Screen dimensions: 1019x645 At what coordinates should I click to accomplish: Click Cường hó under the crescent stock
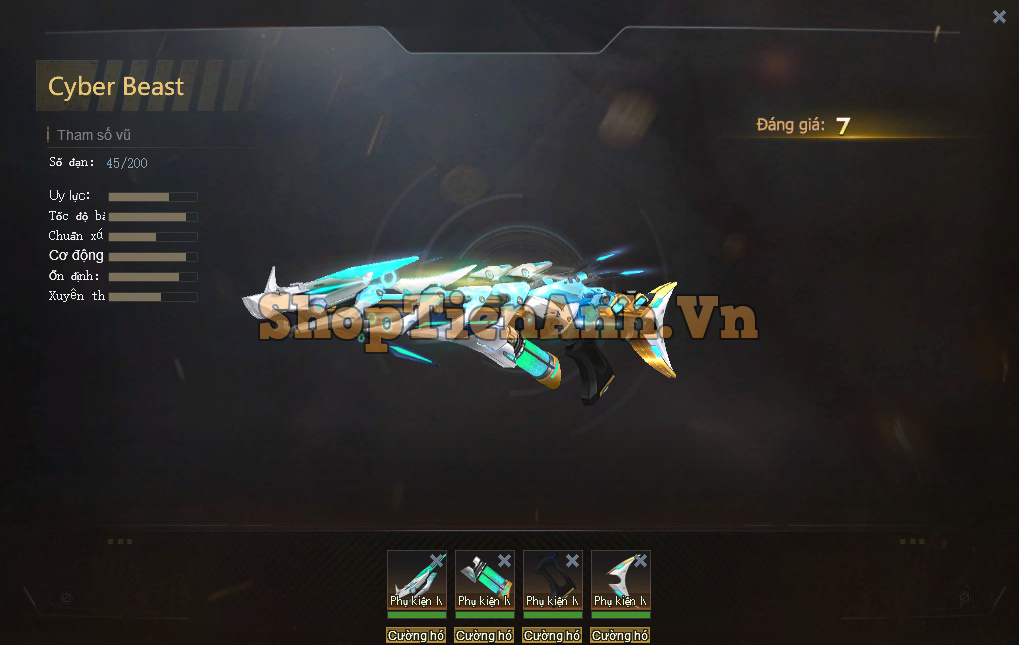pos(620,635)
